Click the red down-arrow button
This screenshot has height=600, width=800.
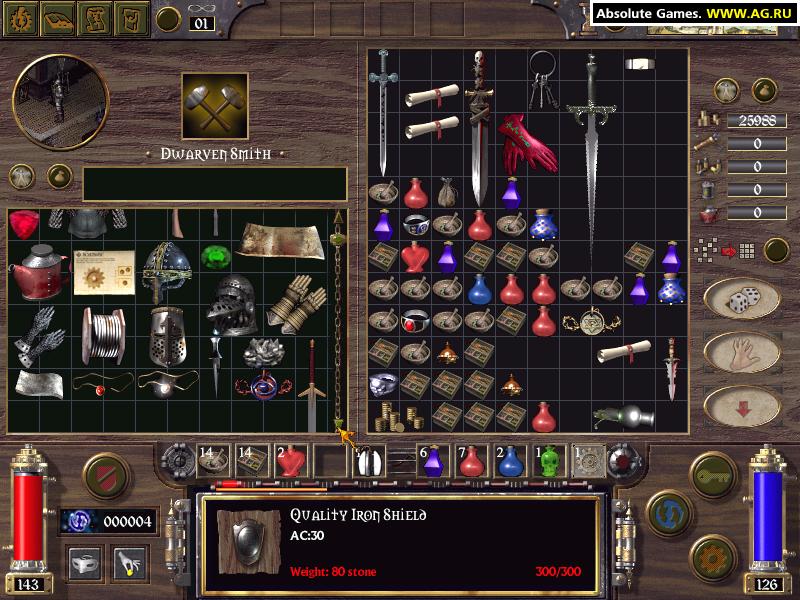coord(741,406)
